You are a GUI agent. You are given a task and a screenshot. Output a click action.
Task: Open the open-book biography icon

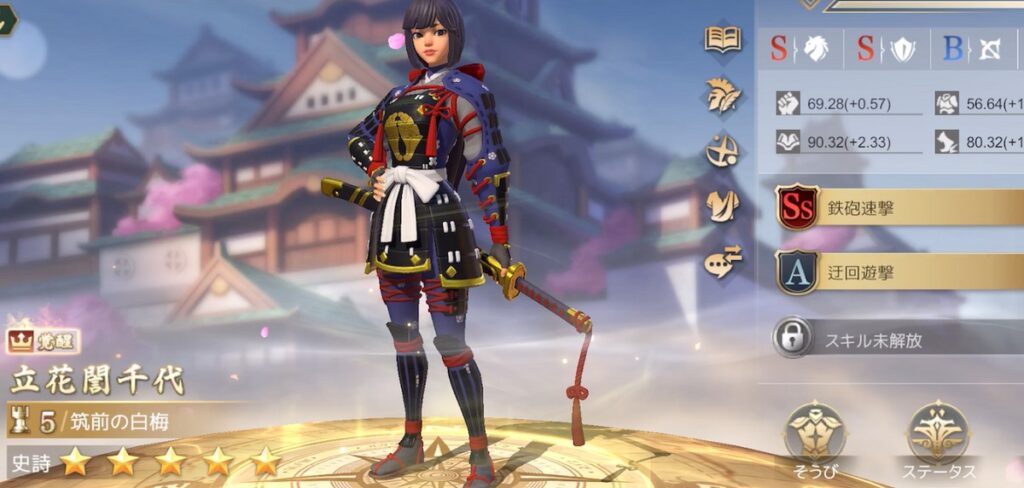point(723,40)
